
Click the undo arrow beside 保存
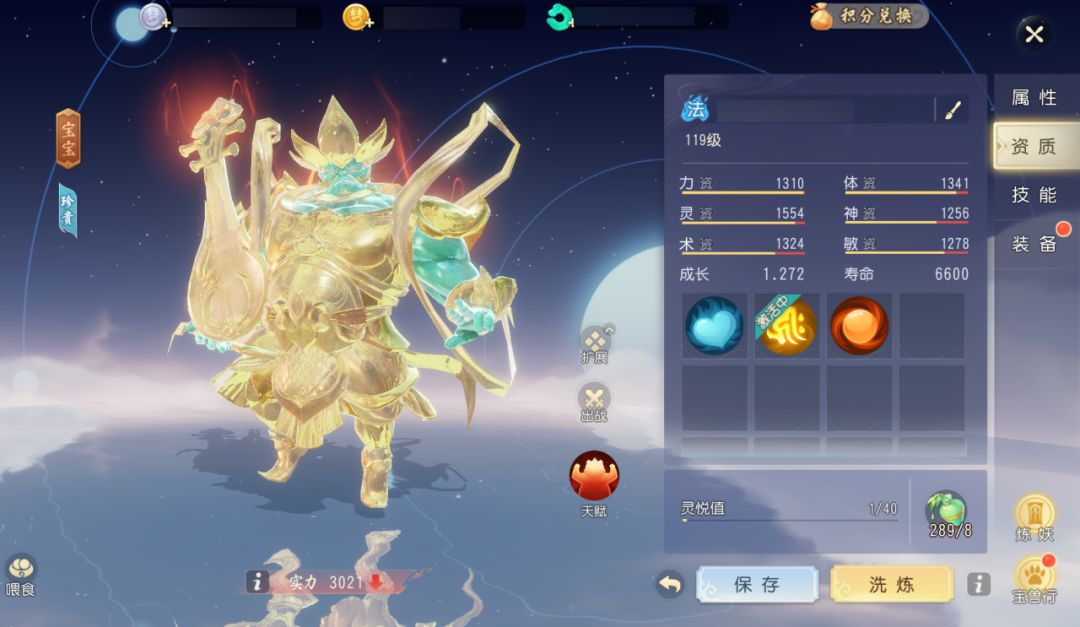coord(670,585)
